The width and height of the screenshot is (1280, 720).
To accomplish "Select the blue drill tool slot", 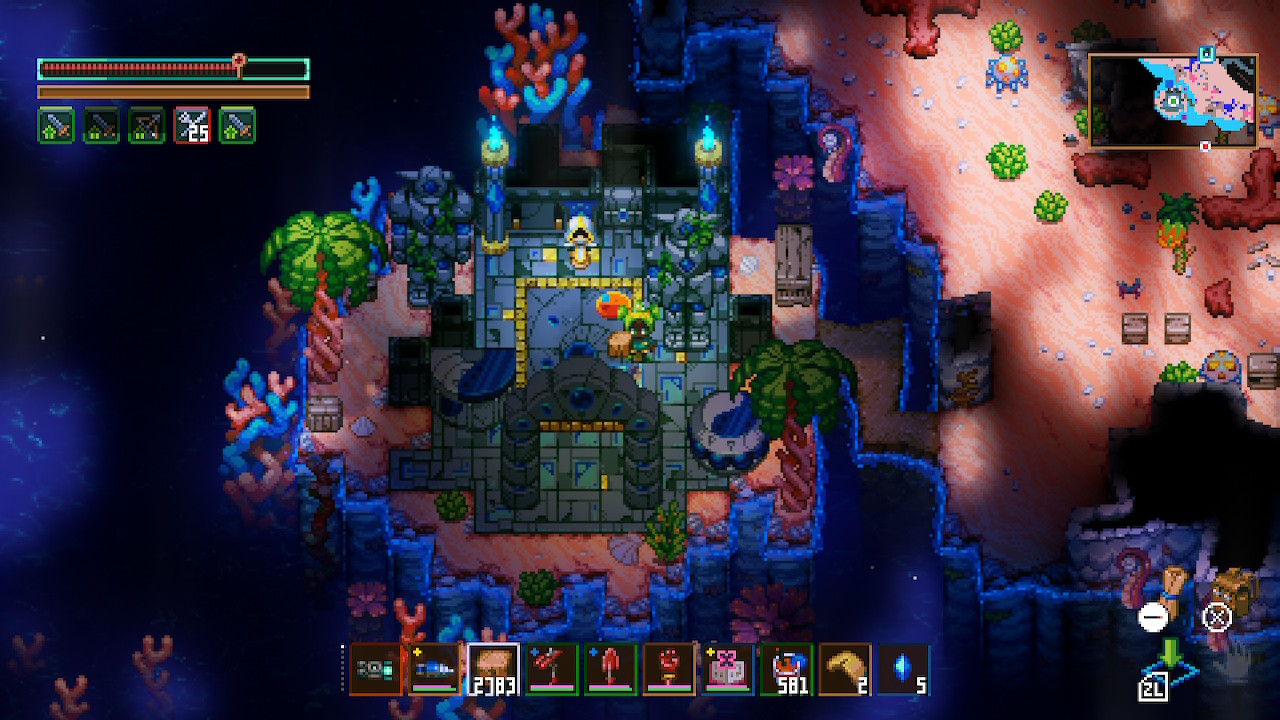I will (x=435, y=669).
